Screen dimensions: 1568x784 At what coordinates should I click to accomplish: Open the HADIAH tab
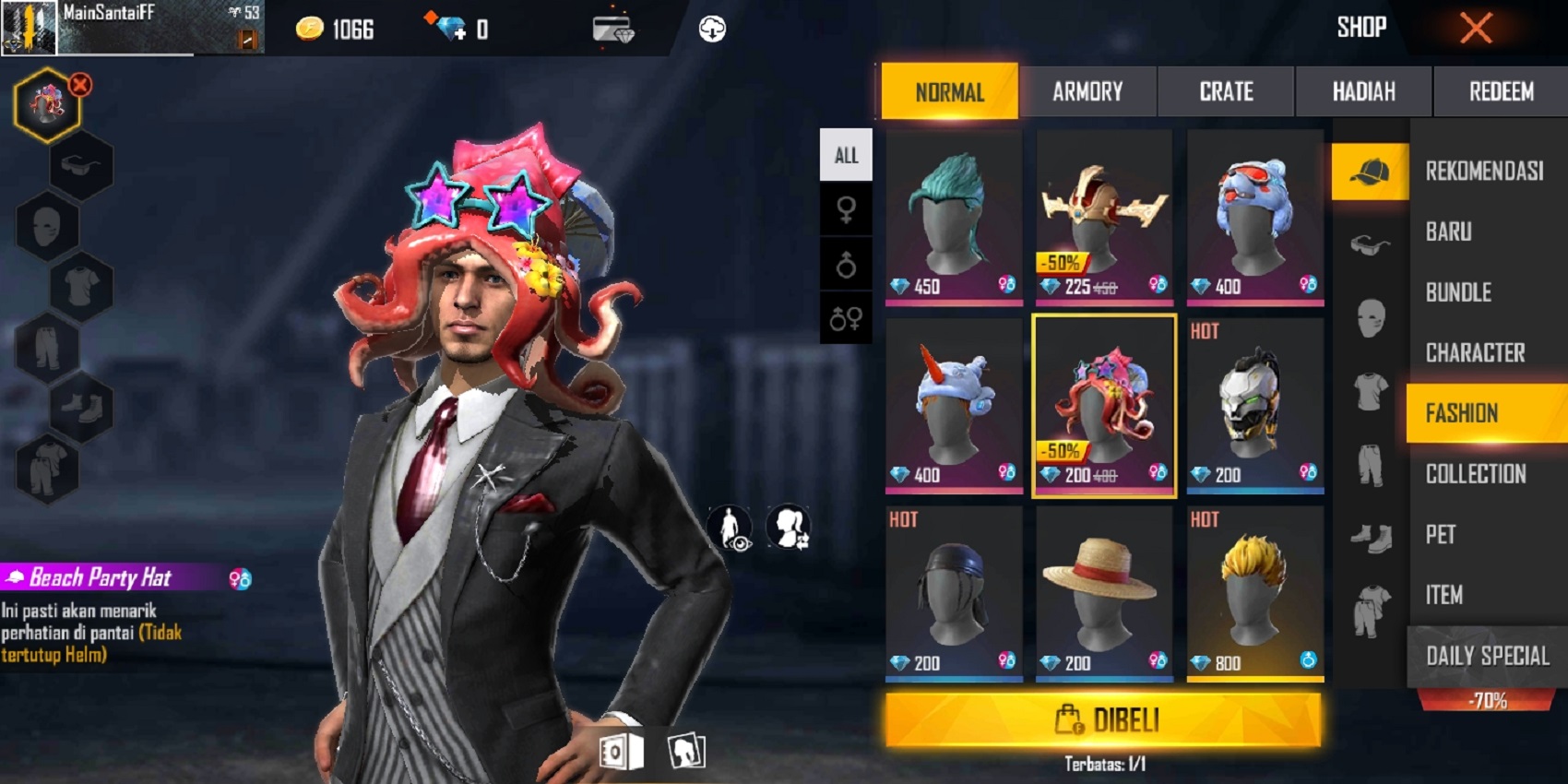[1362, 91]
